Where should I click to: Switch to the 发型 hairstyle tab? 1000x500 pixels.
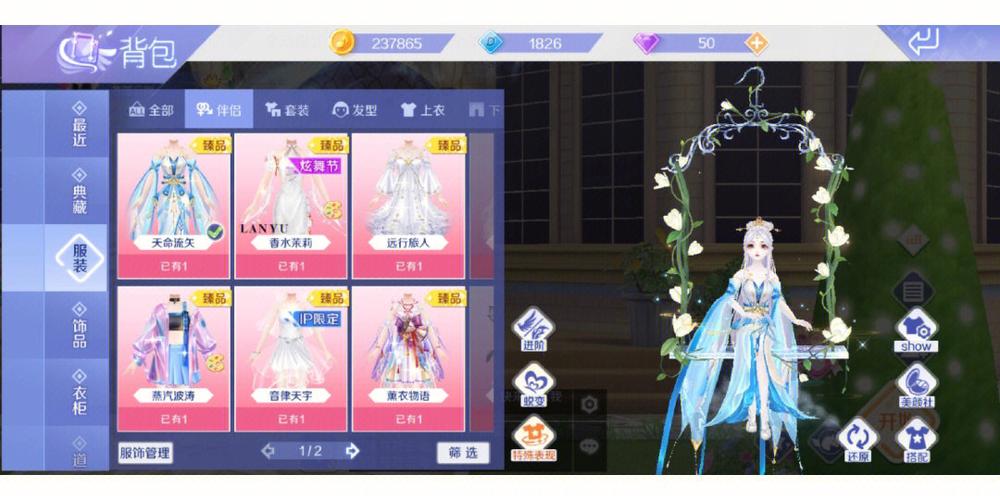[355, 110]
